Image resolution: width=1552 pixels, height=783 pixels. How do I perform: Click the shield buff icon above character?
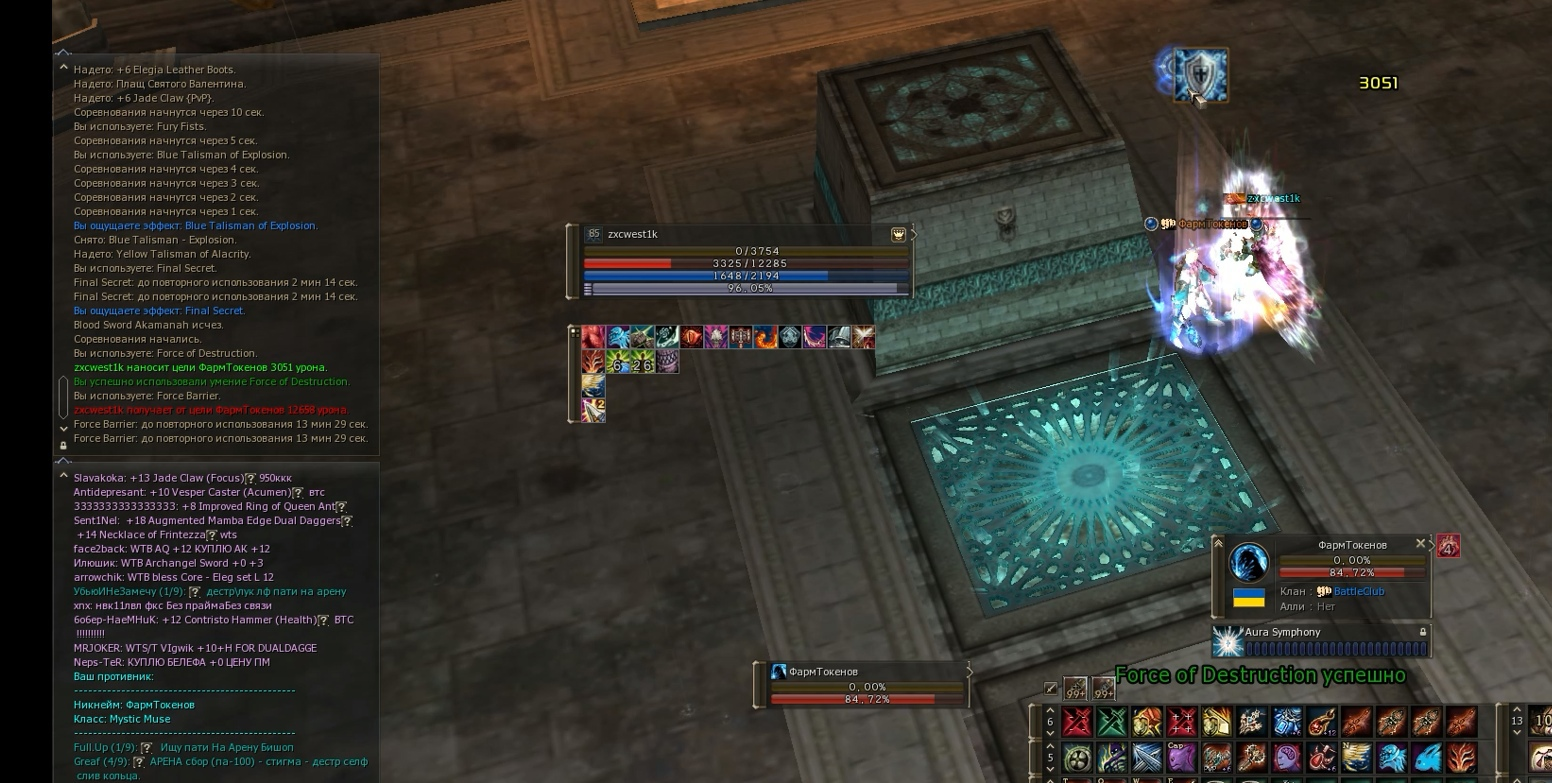(1199, 76)
